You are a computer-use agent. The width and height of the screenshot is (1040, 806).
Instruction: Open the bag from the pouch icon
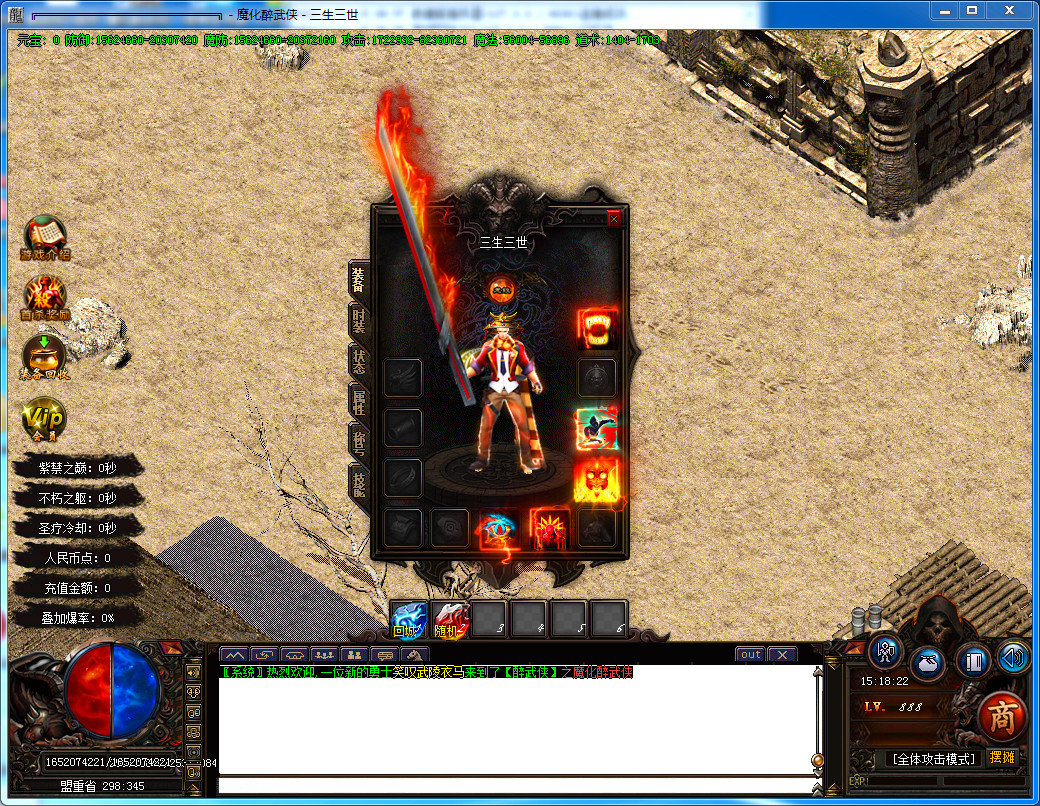929,661
